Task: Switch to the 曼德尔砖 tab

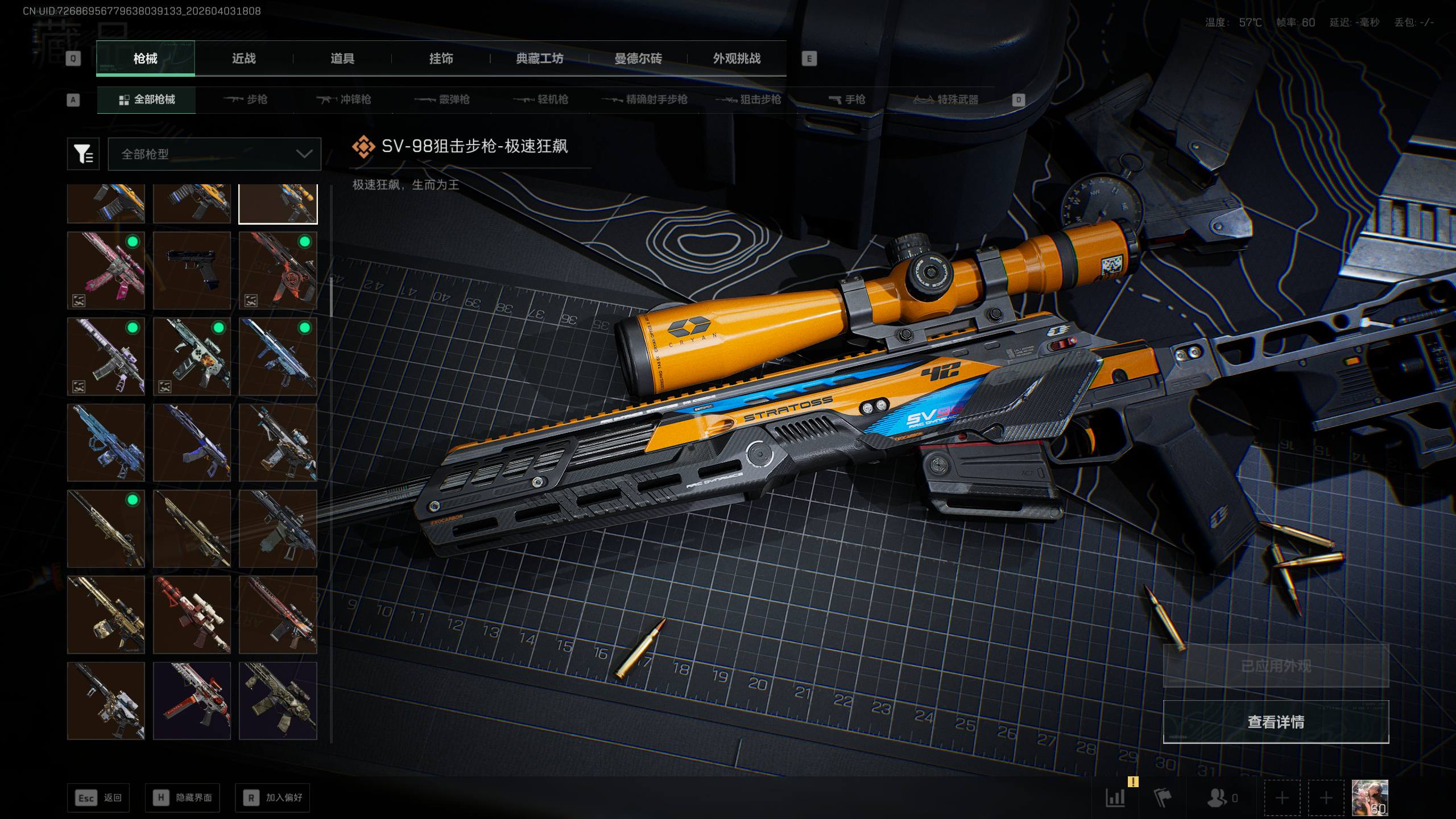Action: pyautogui.click(x=638, y=59)
